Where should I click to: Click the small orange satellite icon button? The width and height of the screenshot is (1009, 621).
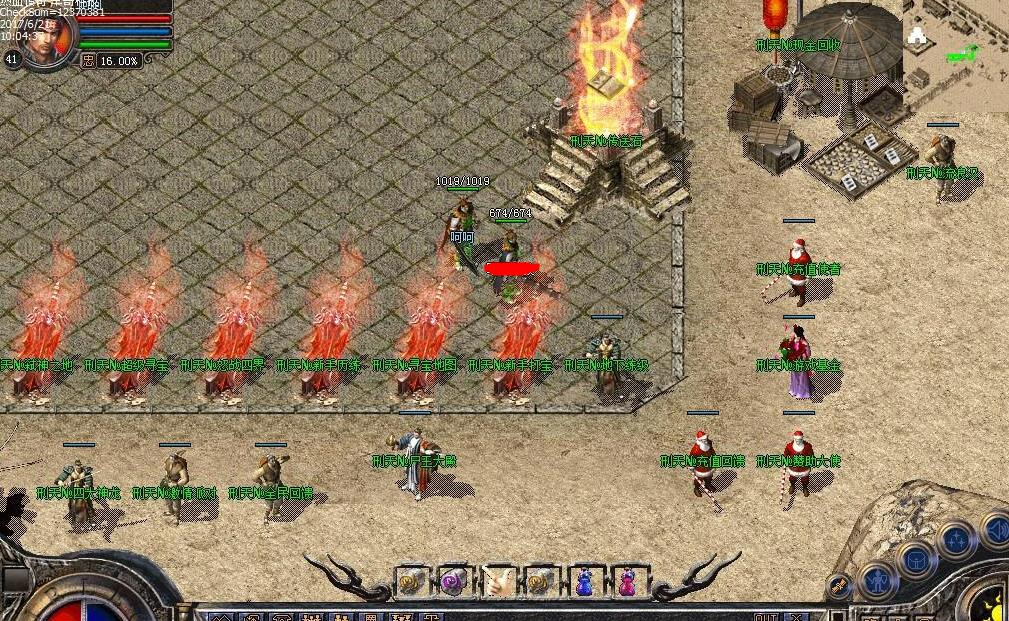coord(840,586)
